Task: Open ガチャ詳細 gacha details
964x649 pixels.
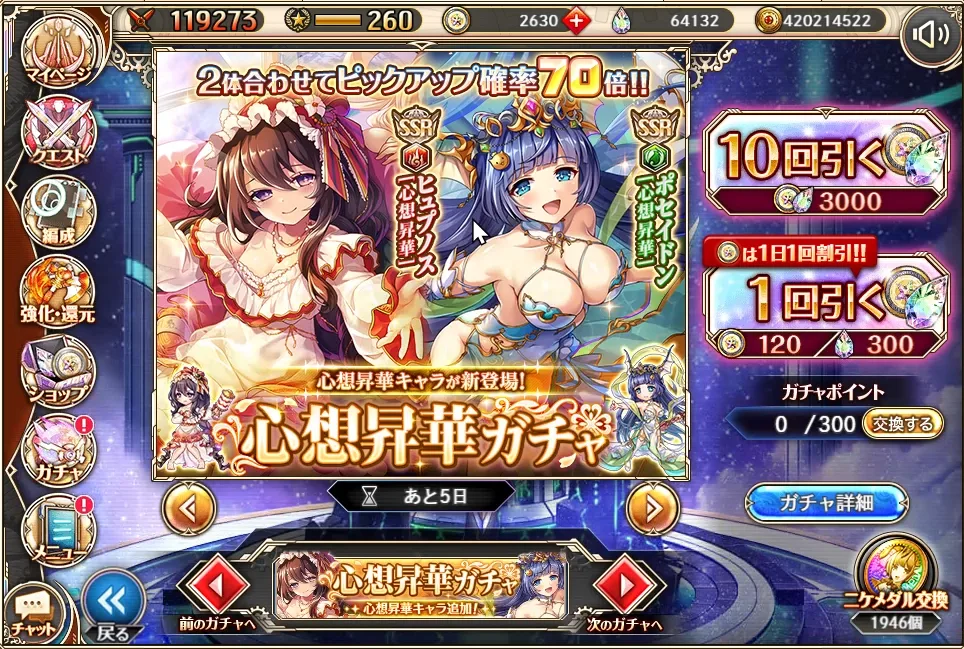Action: pos(825,503)
